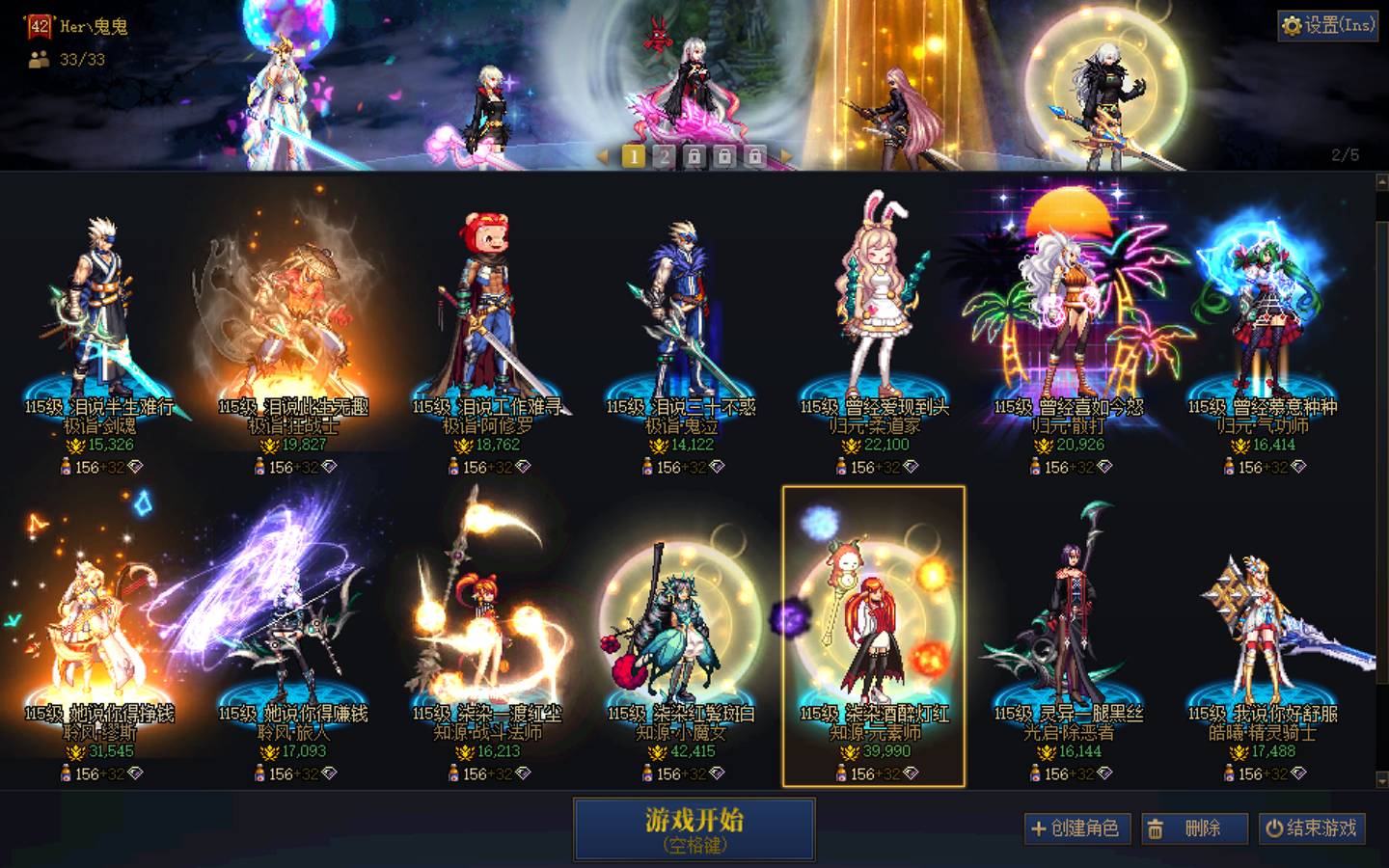Switch to character page 2

tap(666, 155)
